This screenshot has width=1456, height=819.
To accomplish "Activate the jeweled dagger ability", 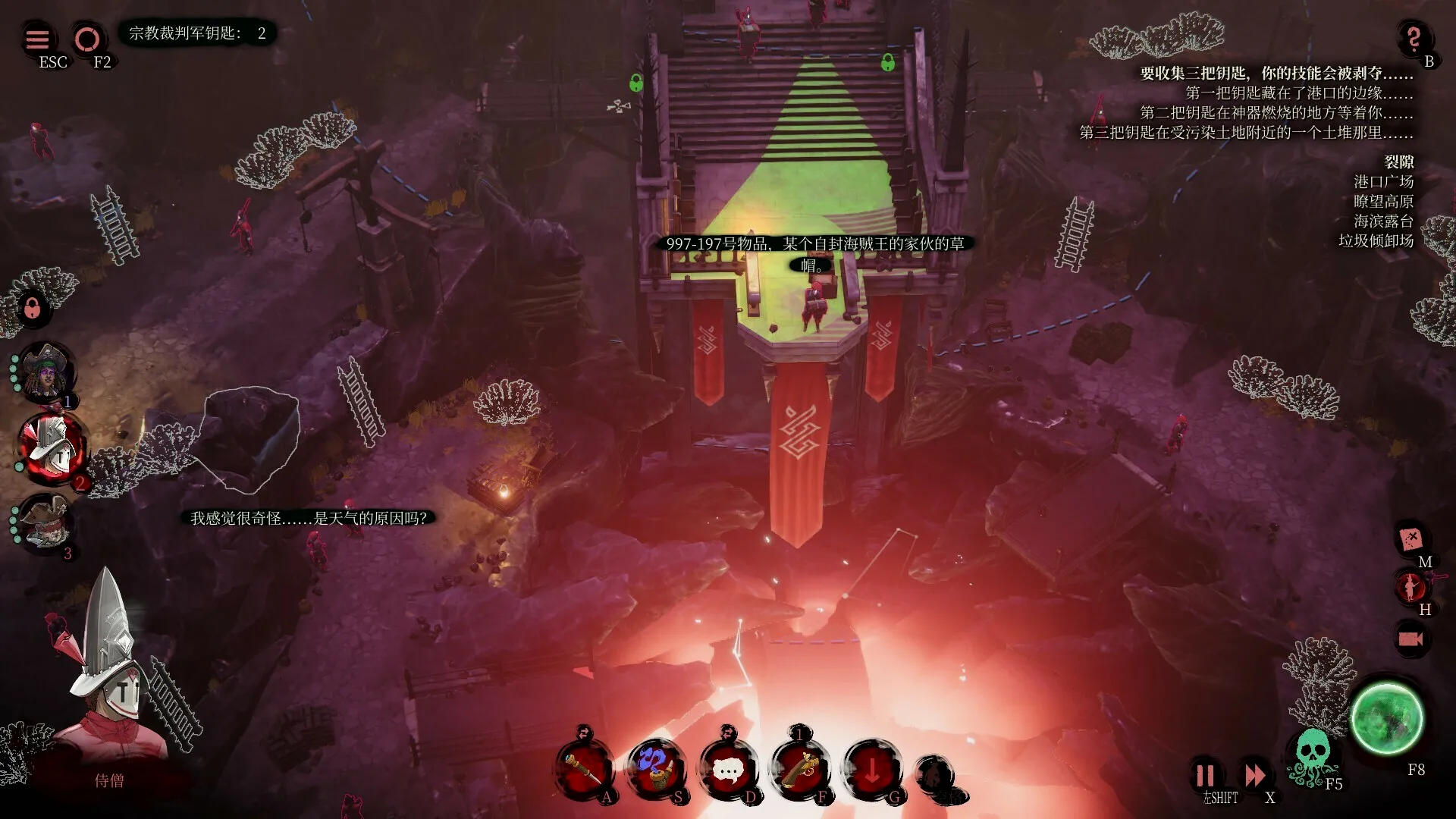I will (584, 770).
